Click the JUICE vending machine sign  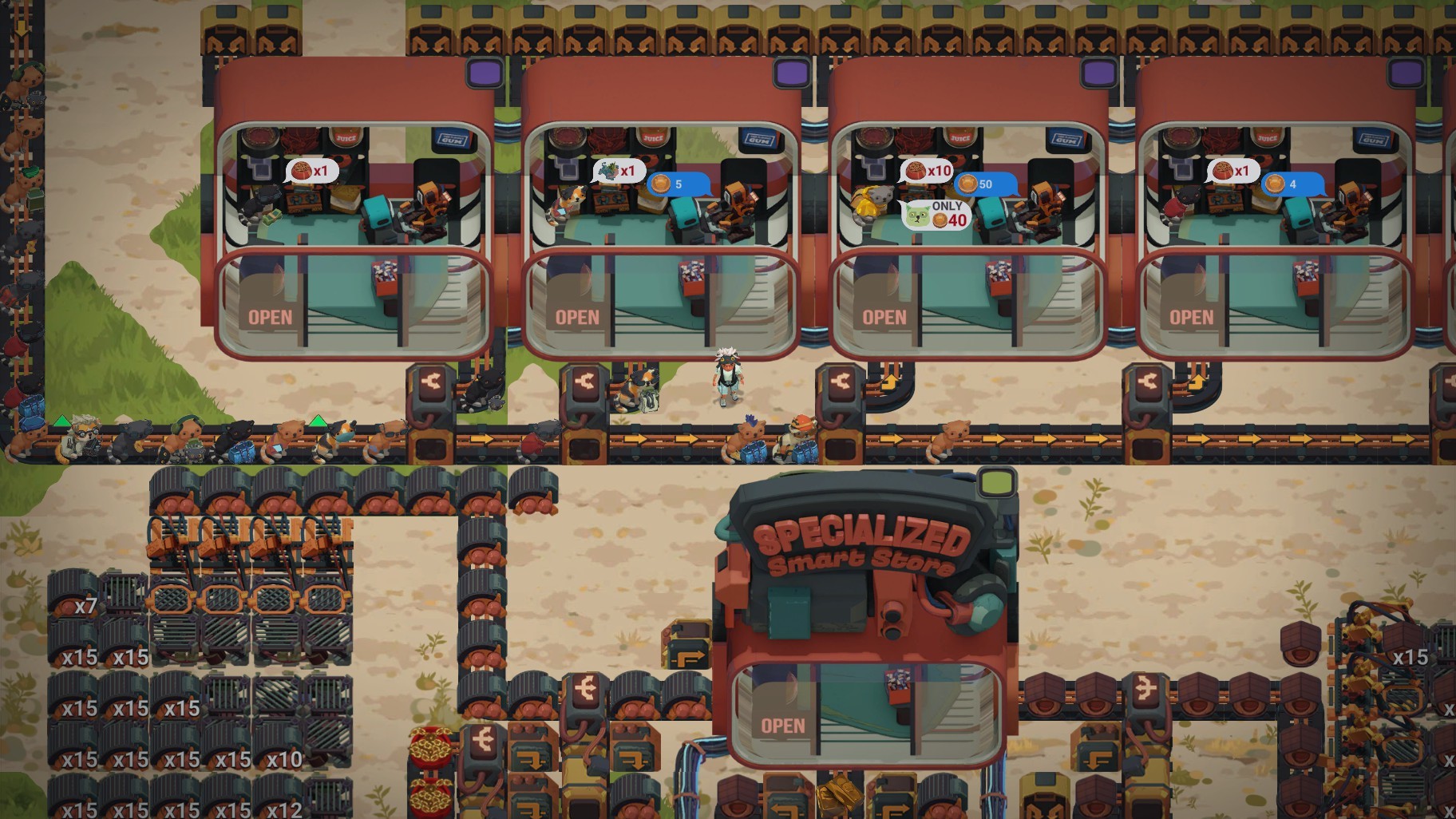click(344, 136)
